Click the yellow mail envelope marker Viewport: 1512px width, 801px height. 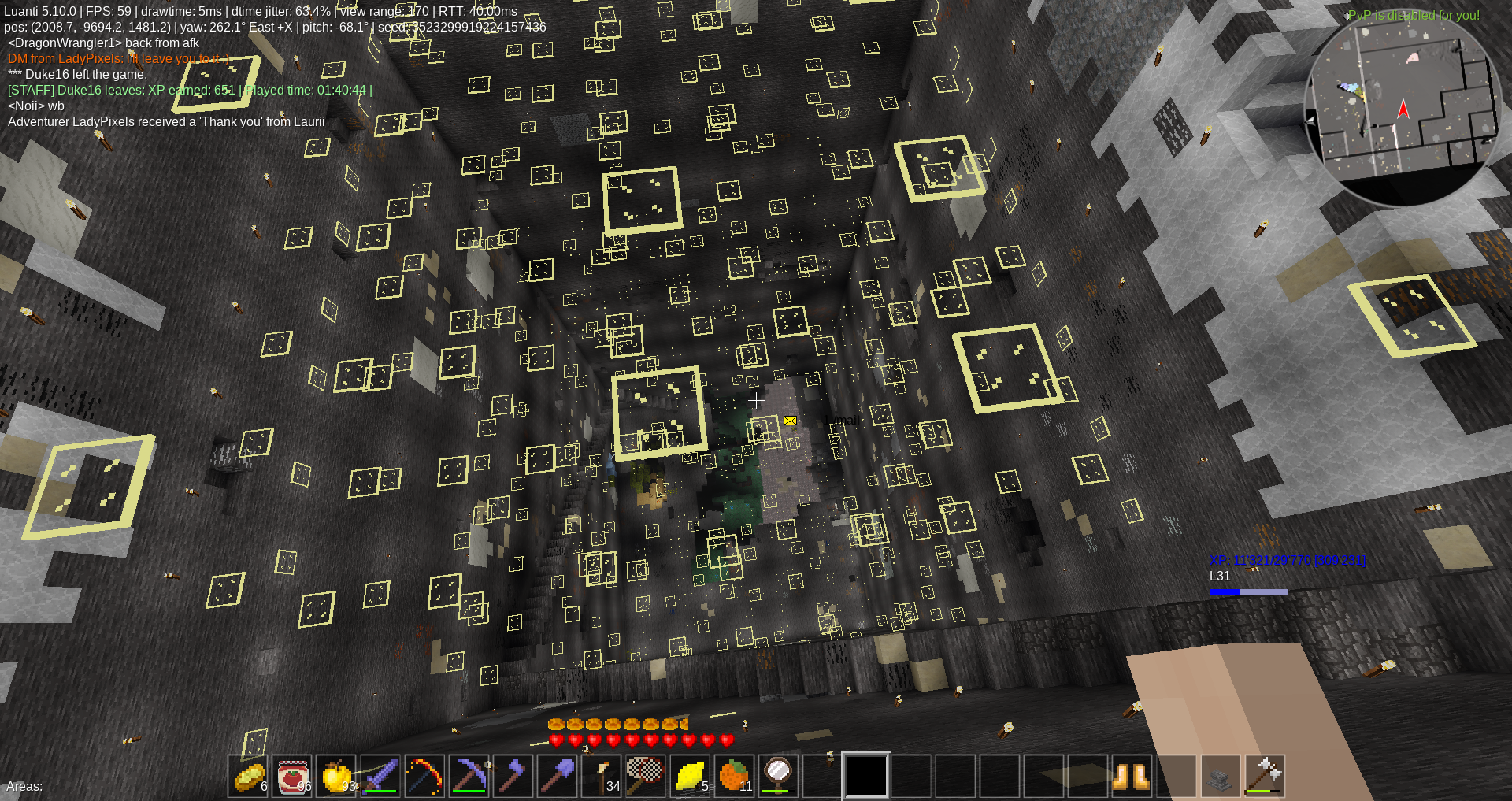point(790,421)
